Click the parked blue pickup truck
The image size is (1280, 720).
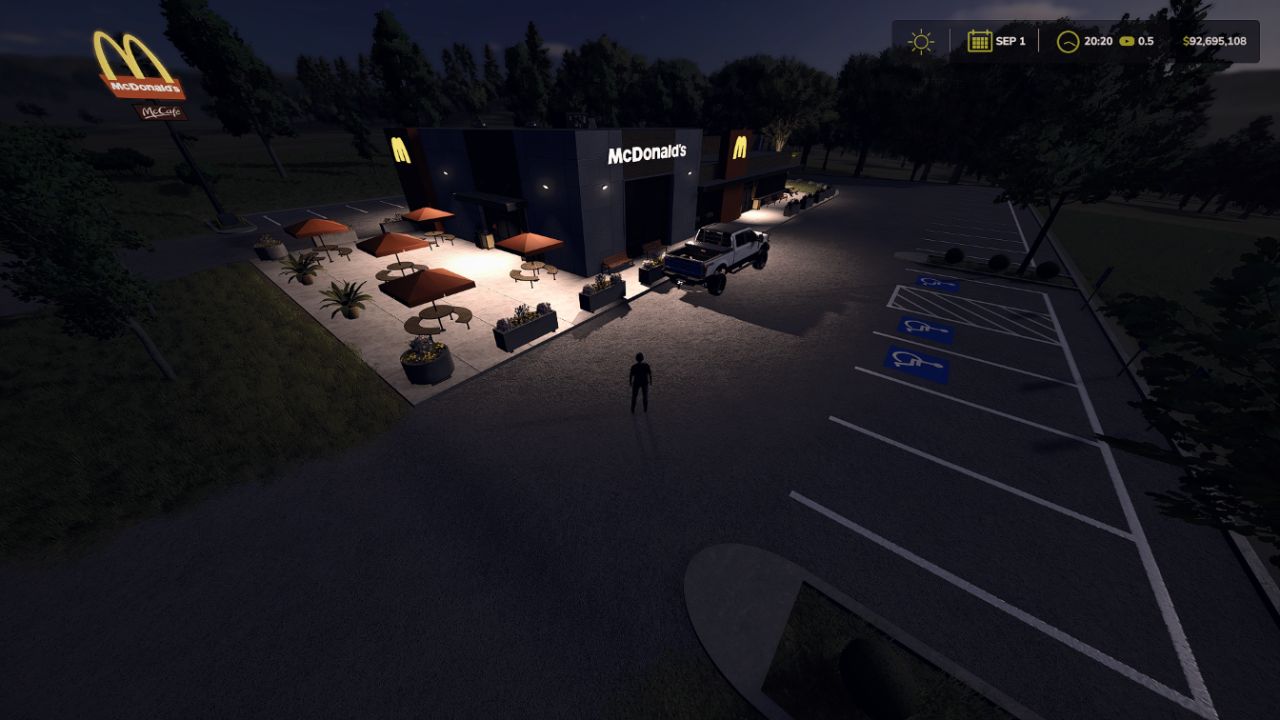pyautogui.click(x=720, y=252)
